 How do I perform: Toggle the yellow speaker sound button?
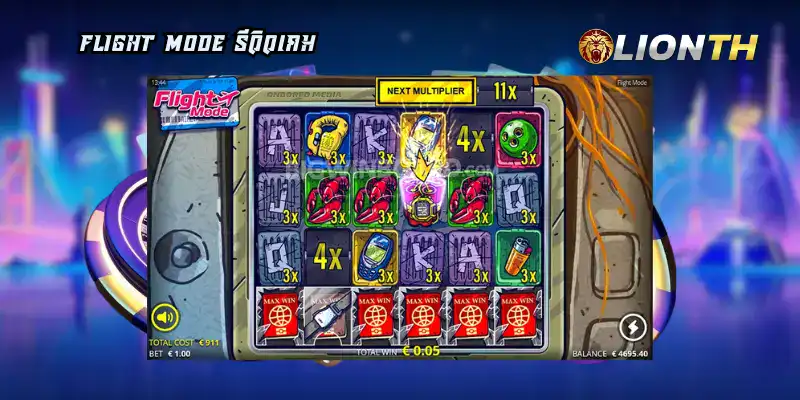(164, 320)
